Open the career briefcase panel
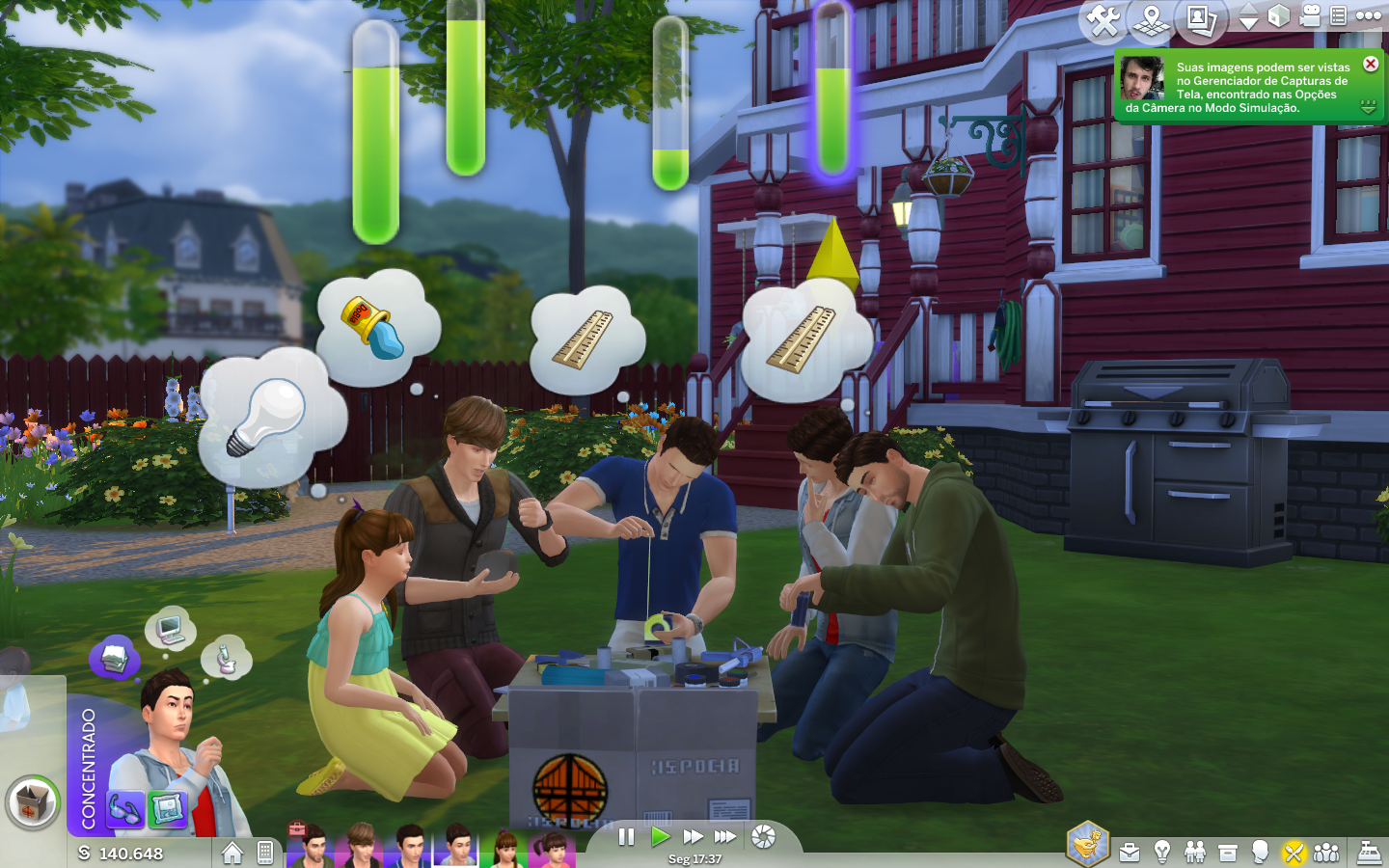Image resolution: width=1389 pixels, height=868 pixels. click(1130, 853)
